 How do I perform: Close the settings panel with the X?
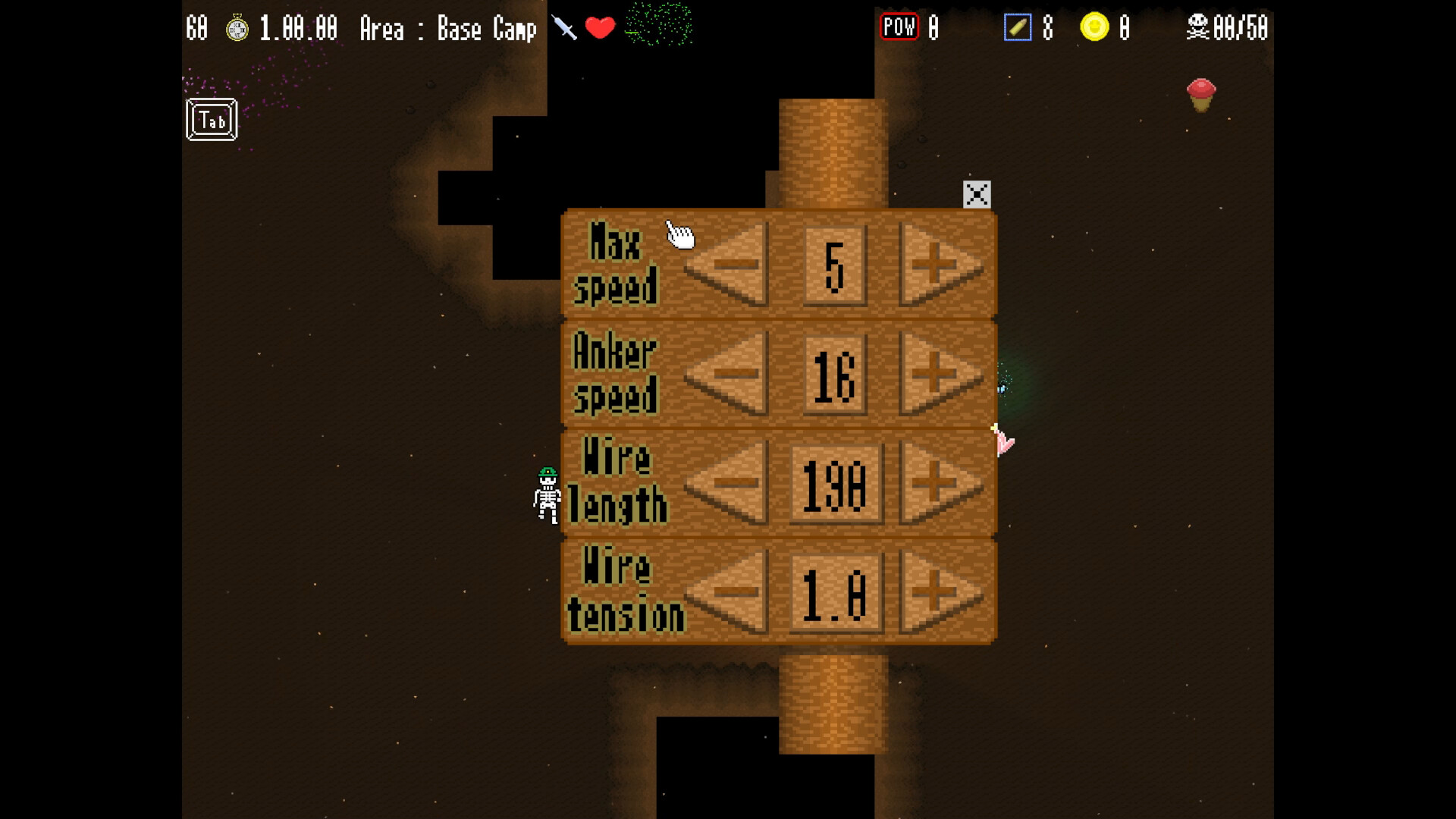(x=976, y=194)
